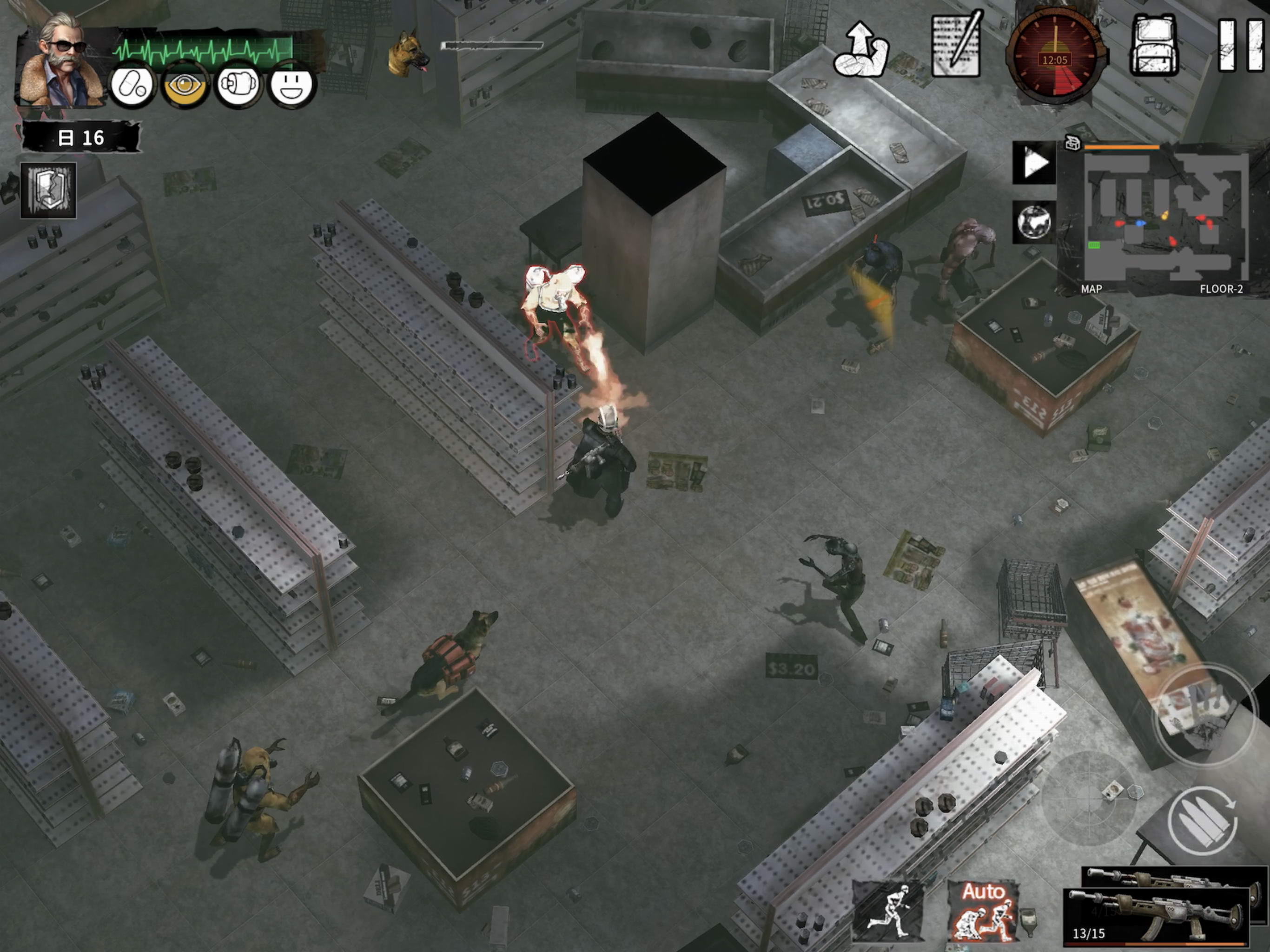Check the pill medicine status icon
Viewport: 1270px width, 952px height.
132,86
